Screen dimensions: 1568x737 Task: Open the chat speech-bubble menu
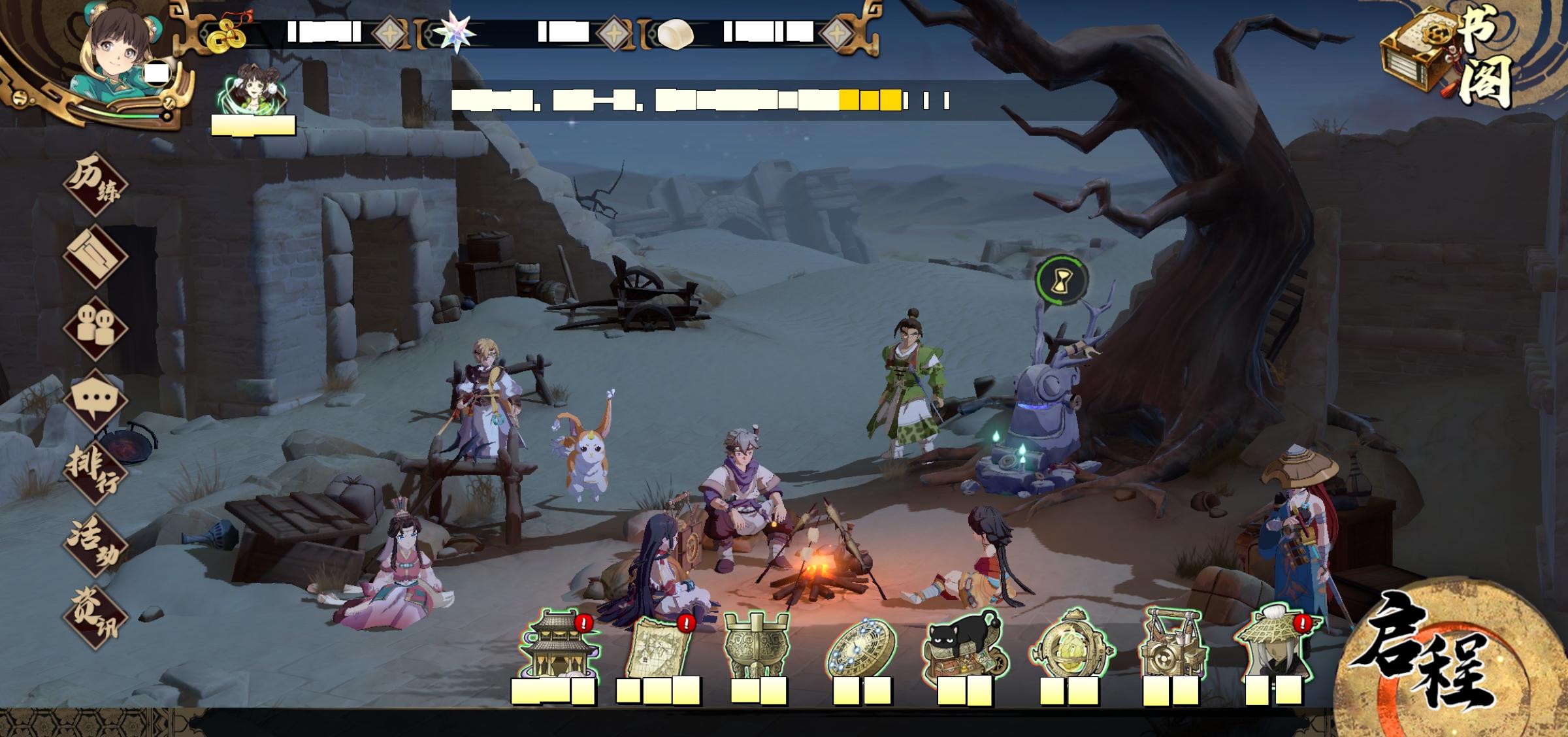coord(95,399)
